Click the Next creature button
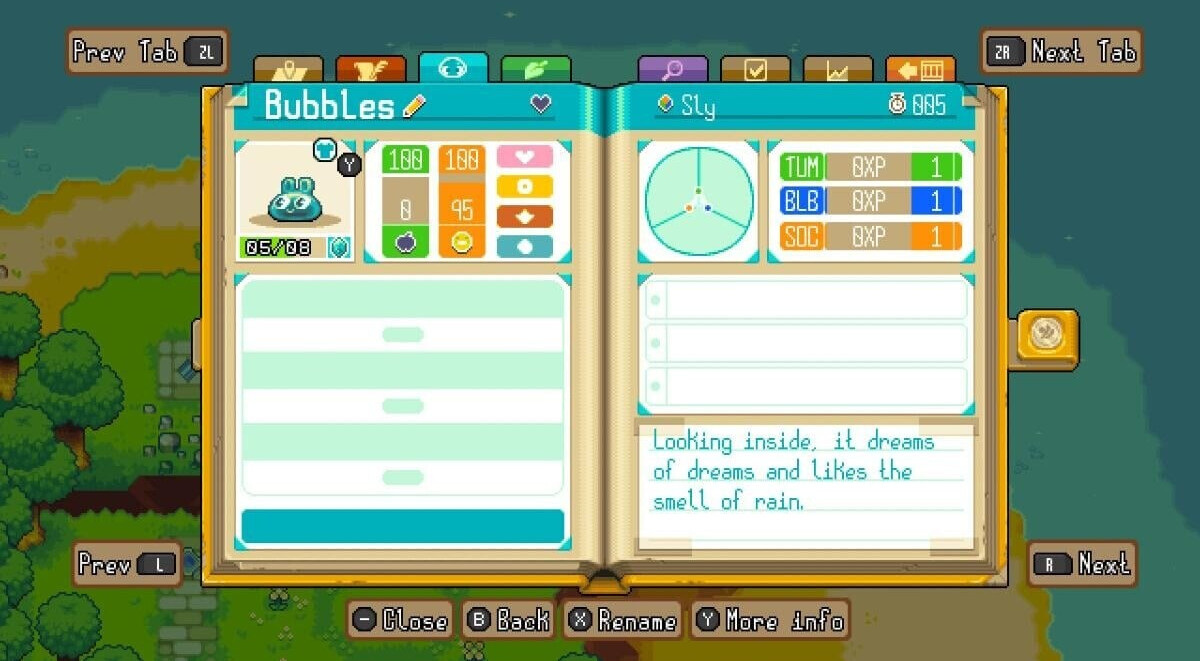Screen dimensions: 1200x661 (1082, 564)
